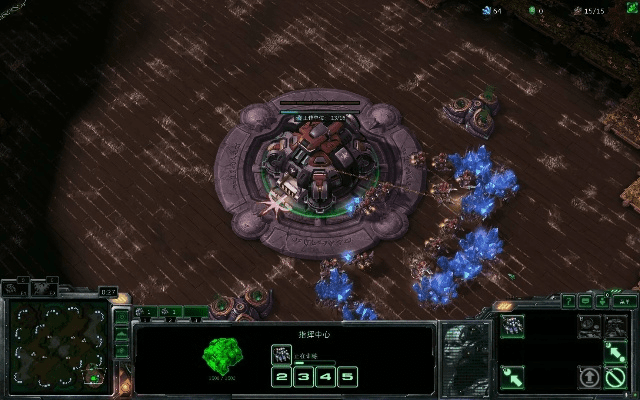Cancel the current production with the red cancel icon
Viewport: 640px width, 400px height.
pyautogui.click(x=615, y=377)
